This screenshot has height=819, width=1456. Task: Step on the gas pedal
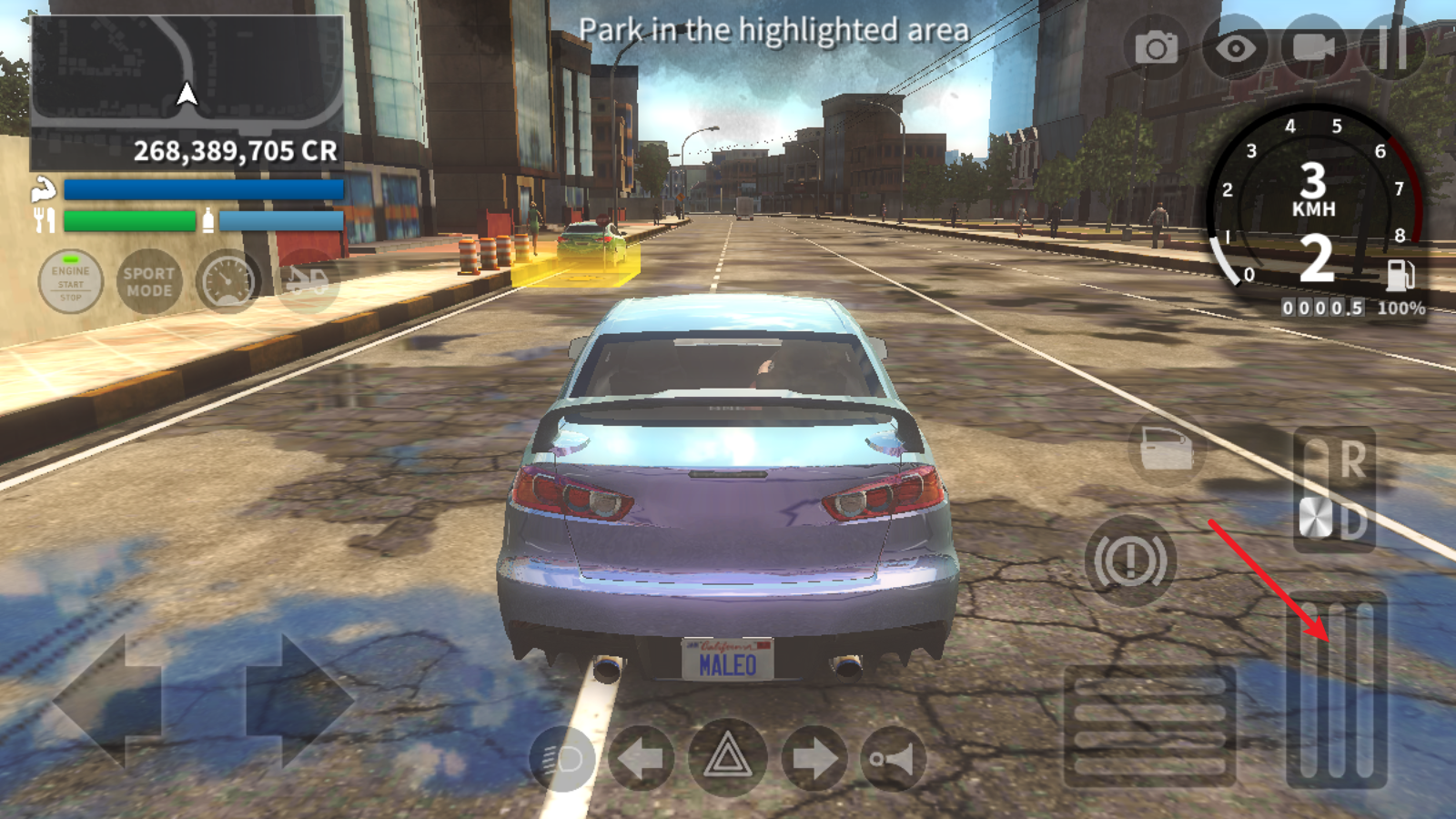pyautogui.click(x=1336, y=690)
